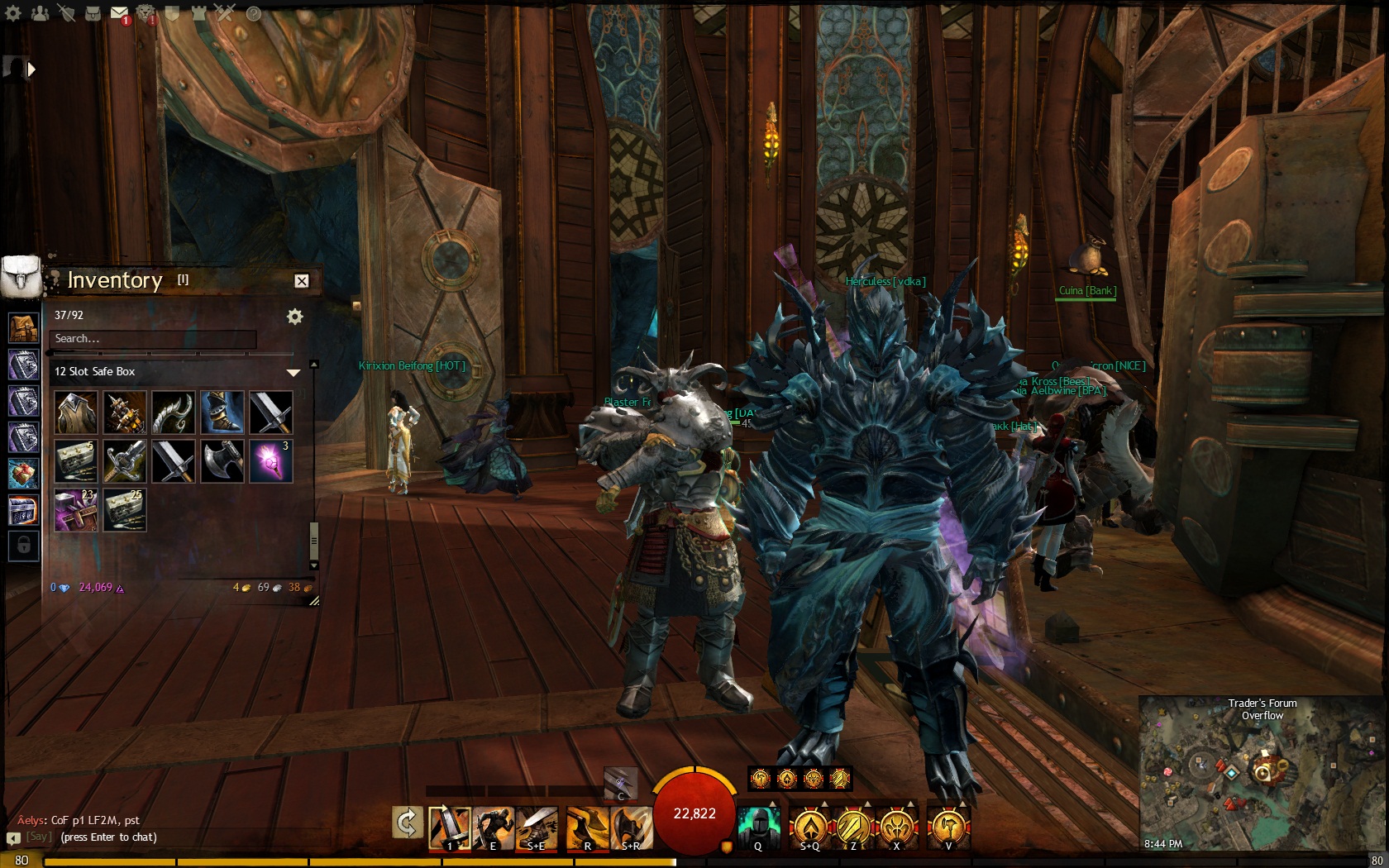Open the help question mark icon
The width and height of the screenshot is (1389, 868).
click(x=253, y=14)
